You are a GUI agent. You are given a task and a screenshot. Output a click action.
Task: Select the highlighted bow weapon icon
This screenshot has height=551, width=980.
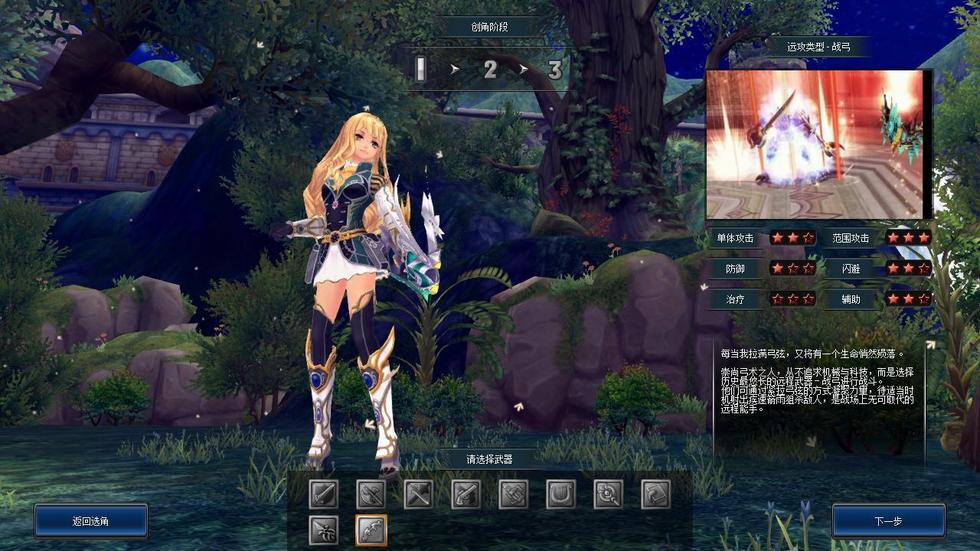[x=371, y=529]
